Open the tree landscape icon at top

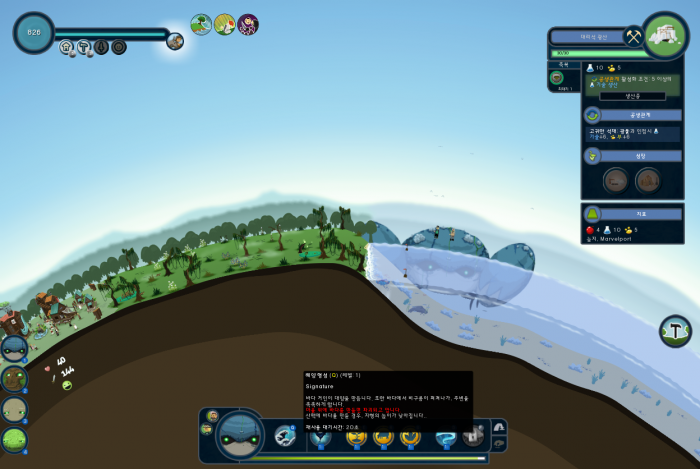201,24
